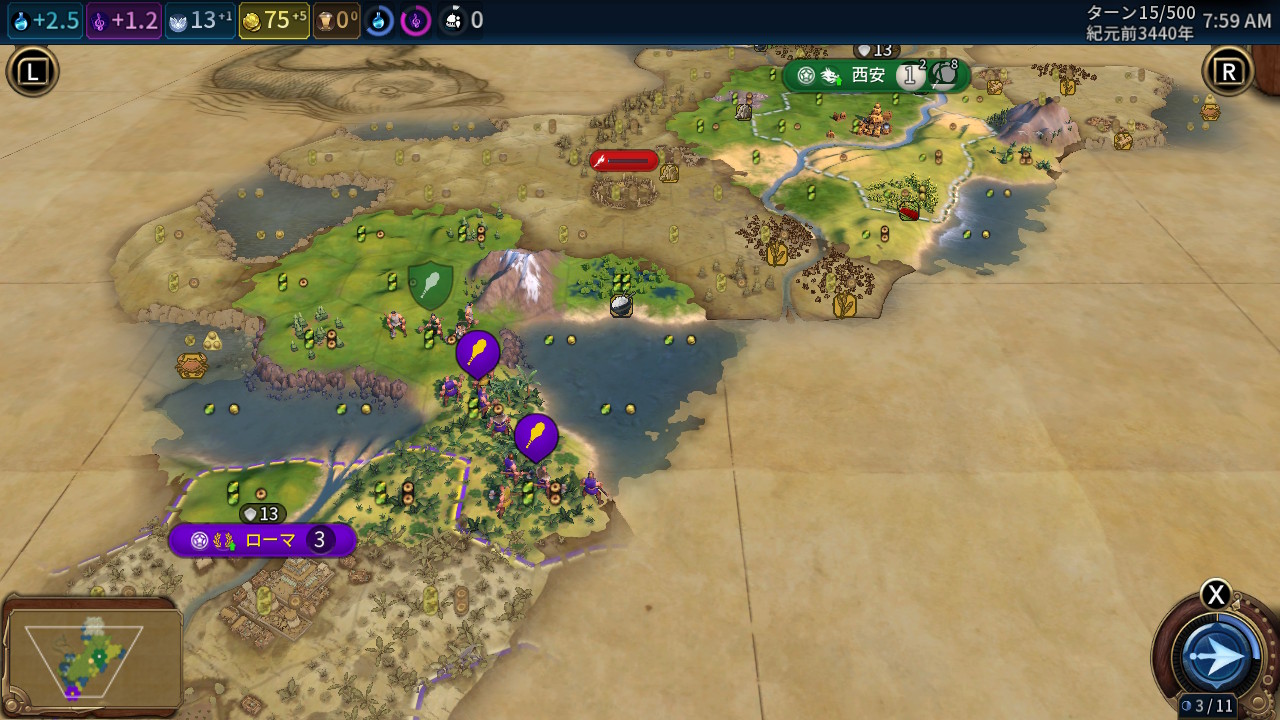The image size is (1280, 720).
Task: Show the gold treasury panel
Action: 274,20
